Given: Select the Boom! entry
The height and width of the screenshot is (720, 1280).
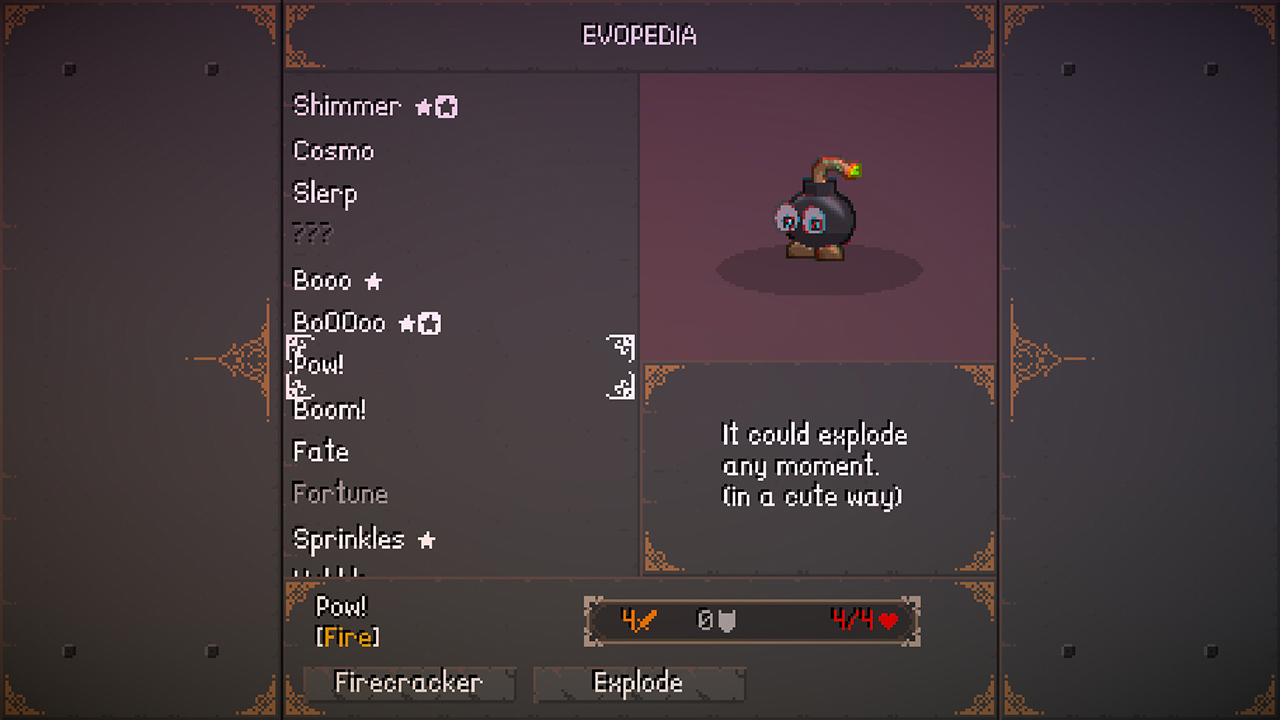Looking at the screenshot, I should point(328,409).
